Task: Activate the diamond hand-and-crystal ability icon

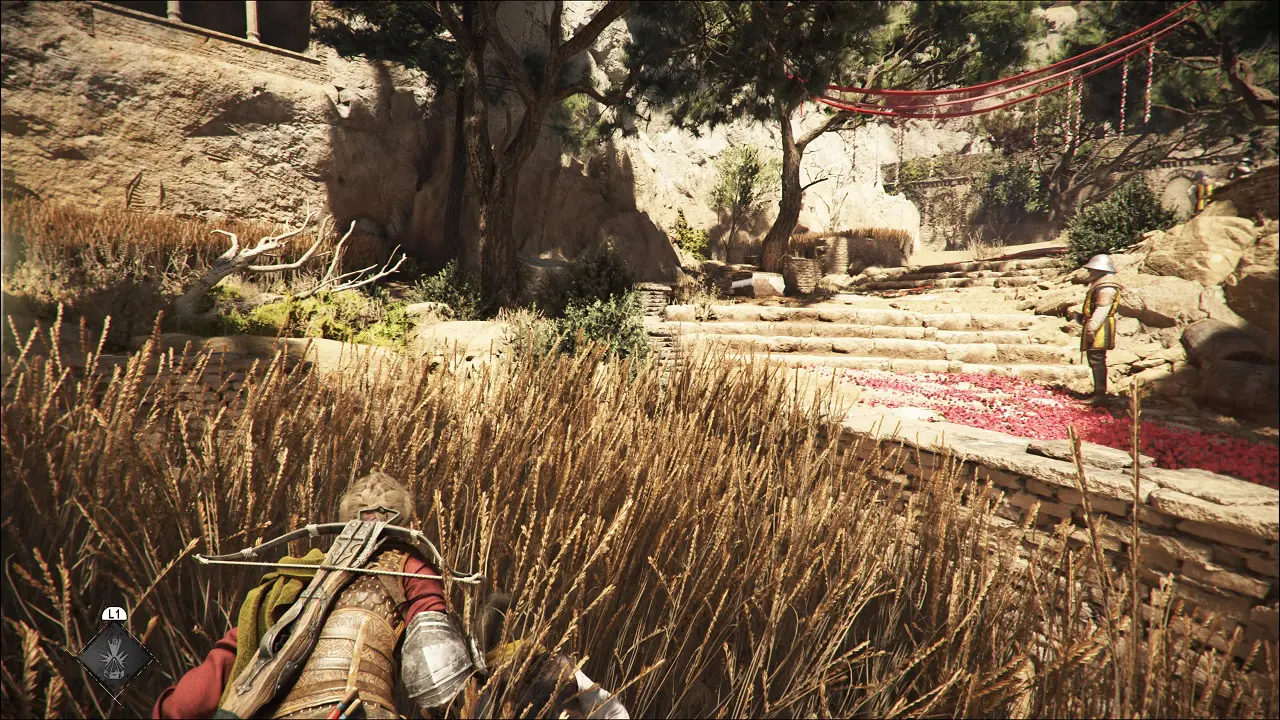Action: pyautogui.click(x=115, y=657)
